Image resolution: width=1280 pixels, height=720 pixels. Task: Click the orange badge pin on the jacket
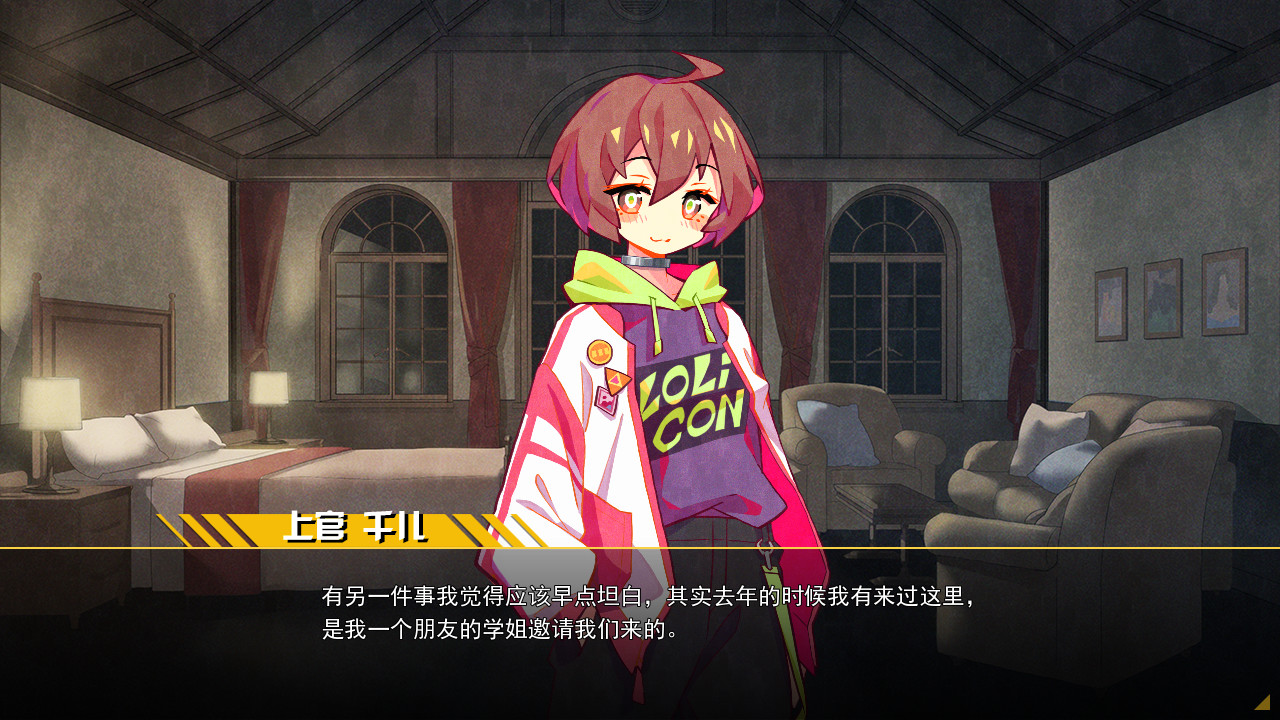[x=599, y=352]
